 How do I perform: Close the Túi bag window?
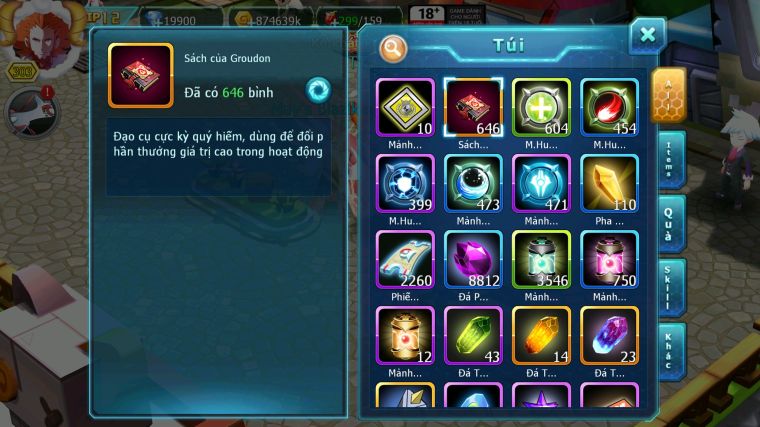coord(647,36)
